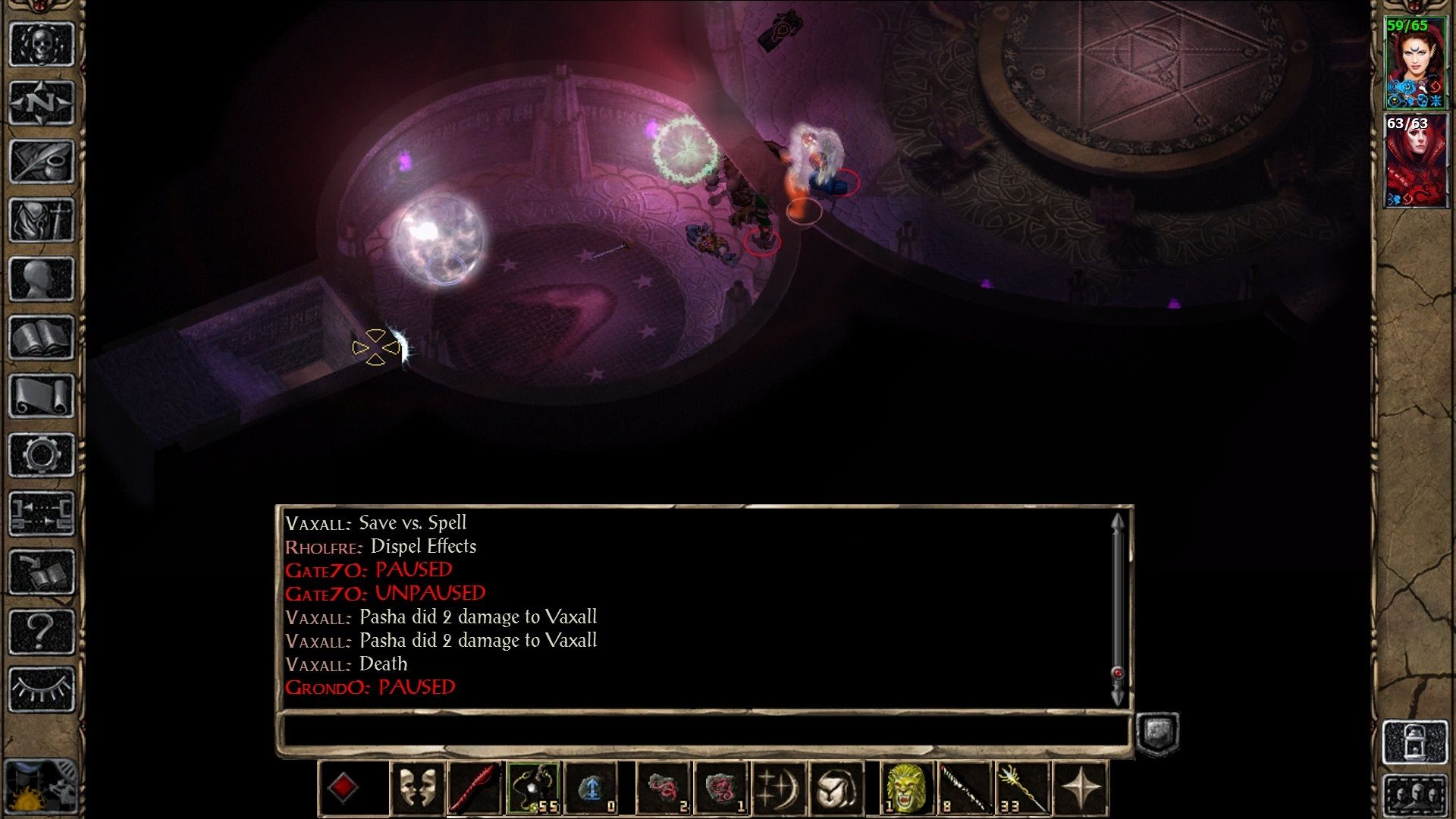Screen dimensions: 1456x819
Task: Select the top character portrait
Action: tap(1414, 63)
